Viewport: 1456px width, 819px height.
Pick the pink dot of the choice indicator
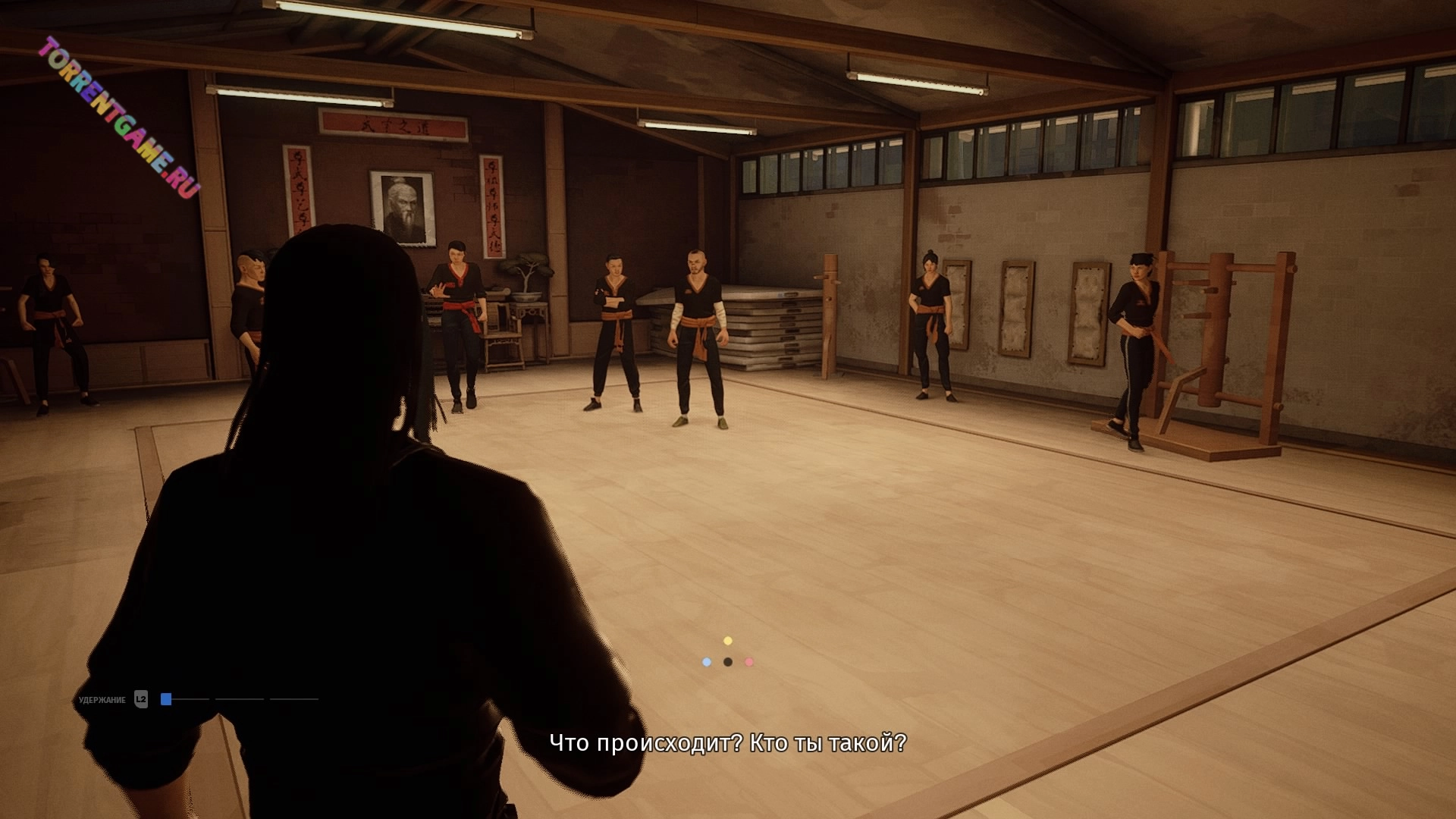(x=749, y=662)
